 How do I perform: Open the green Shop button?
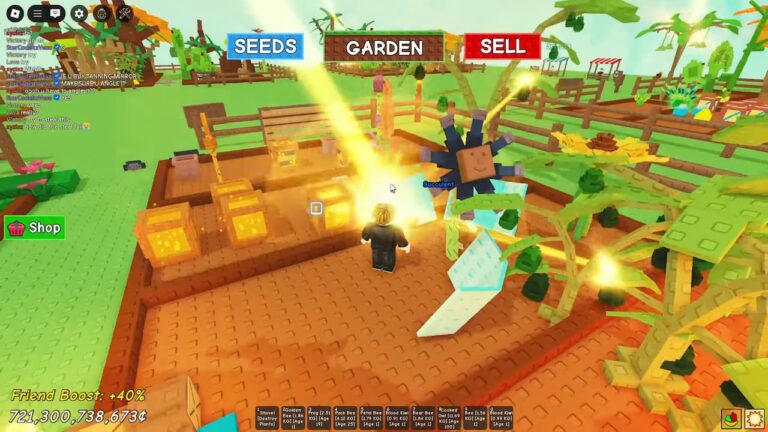35,227
